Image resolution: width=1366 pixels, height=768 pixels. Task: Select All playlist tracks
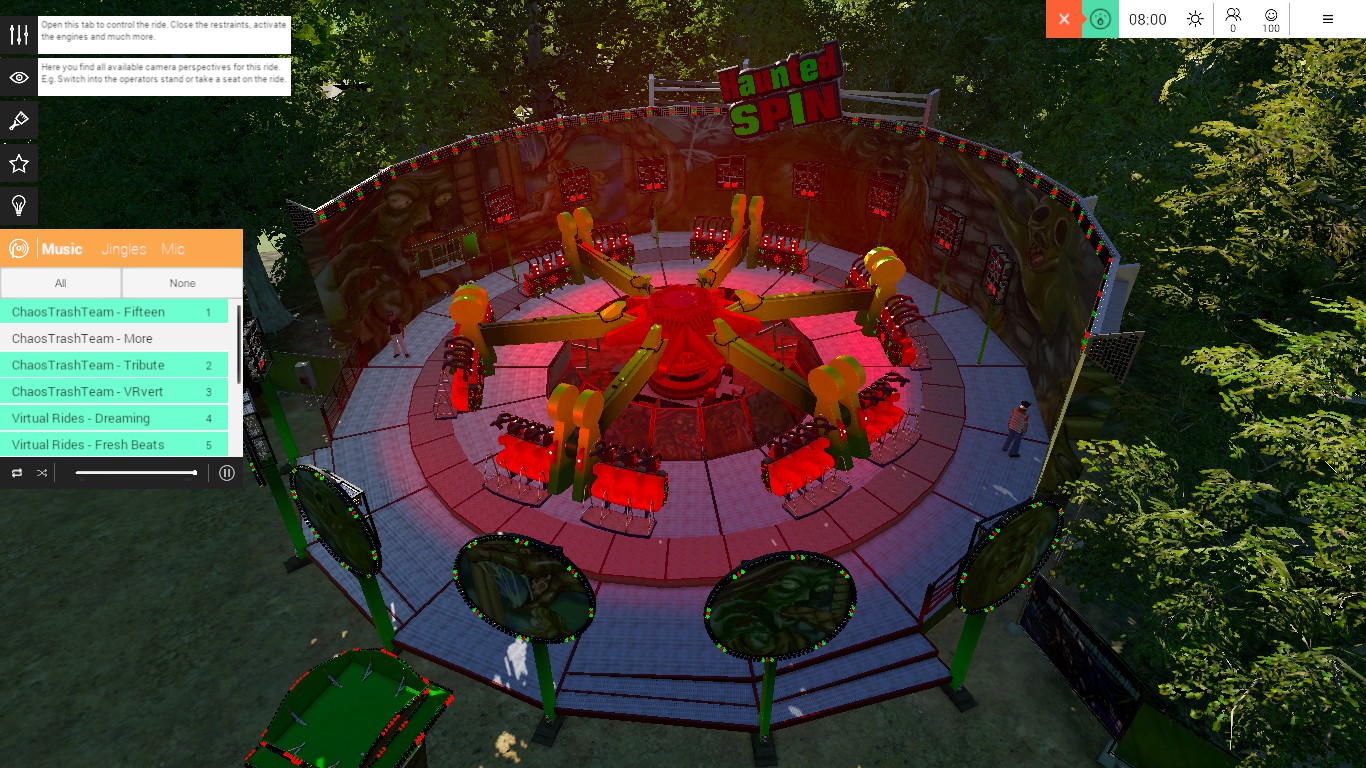61,283
